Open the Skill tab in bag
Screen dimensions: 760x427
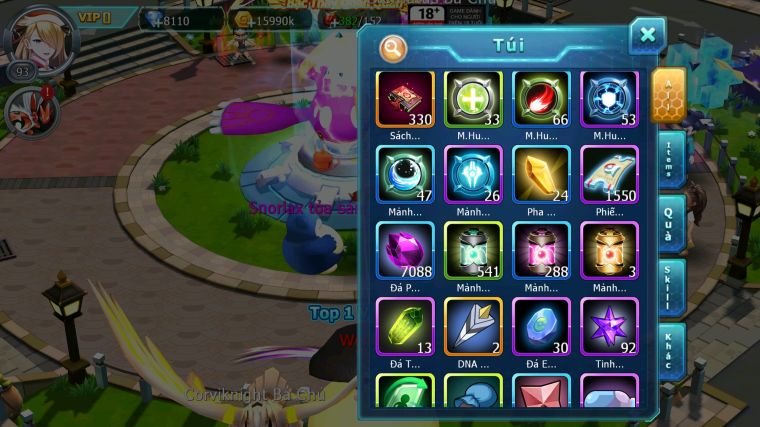tap(671, 288)
